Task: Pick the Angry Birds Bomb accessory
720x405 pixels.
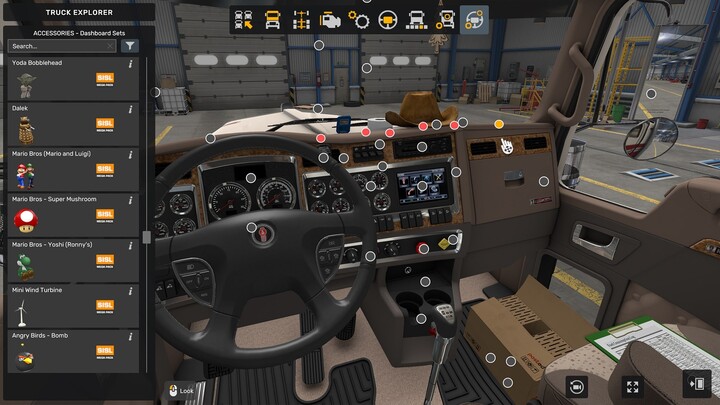Action: (70, 351)
